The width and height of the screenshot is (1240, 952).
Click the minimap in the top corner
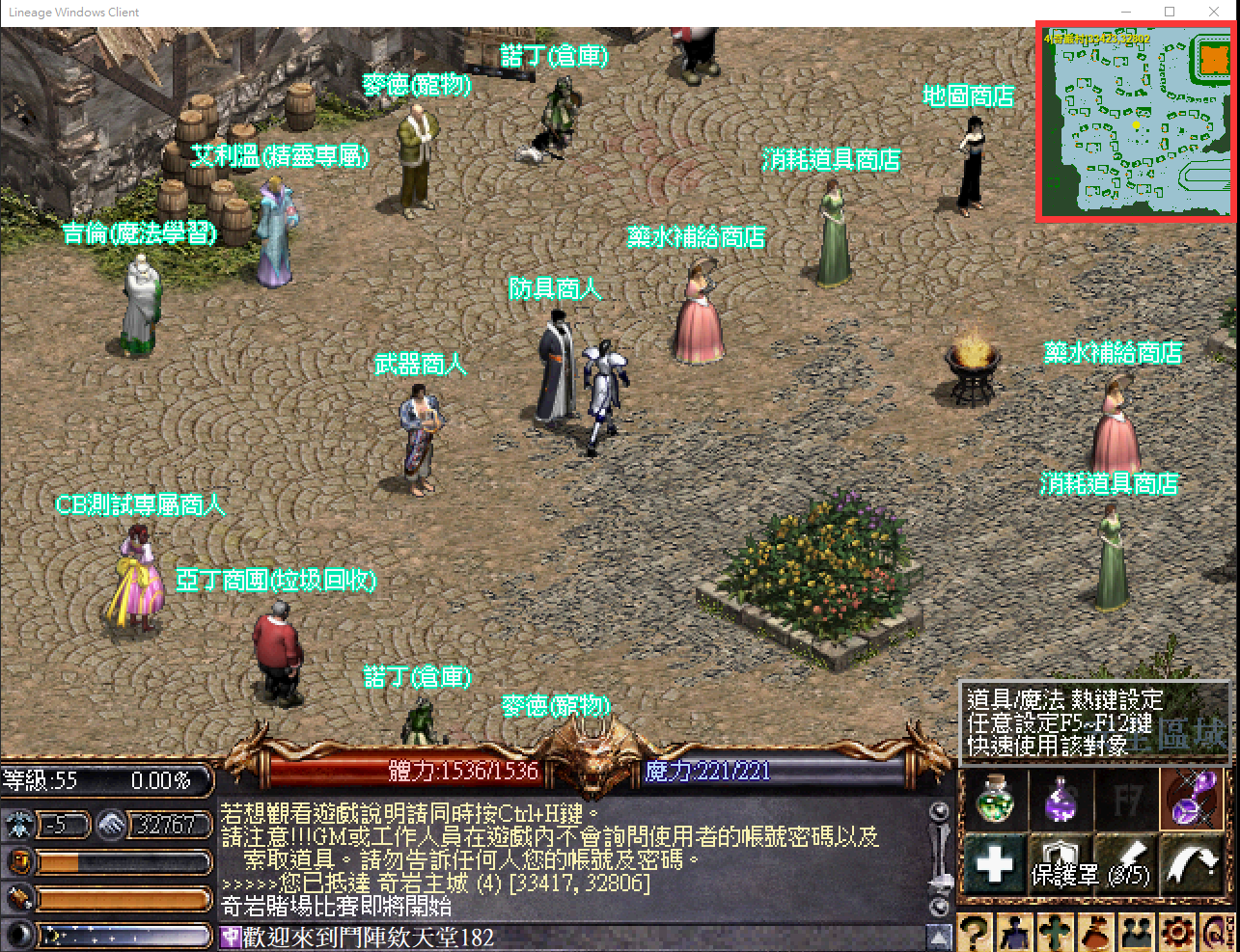1136,122
